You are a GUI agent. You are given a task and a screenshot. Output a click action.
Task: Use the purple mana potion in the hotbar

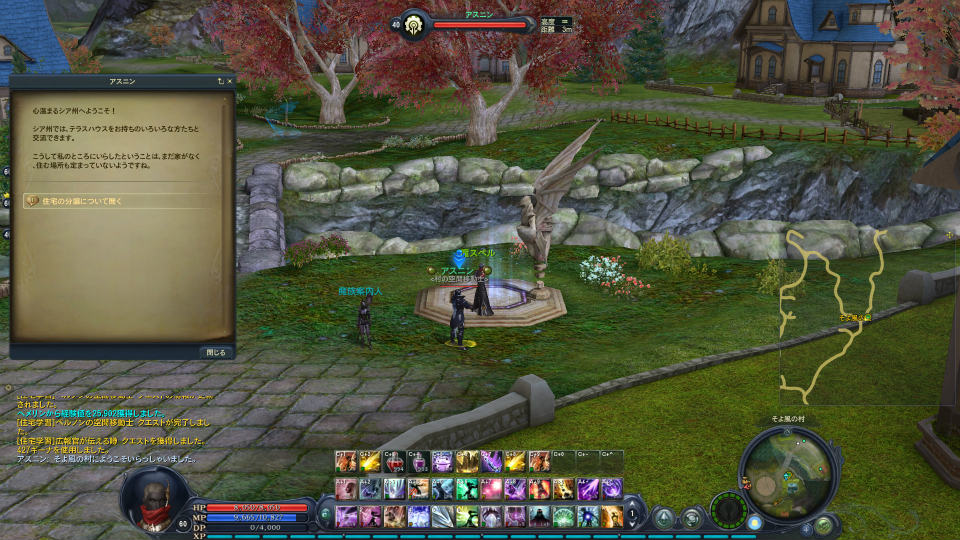pos(419,462)
